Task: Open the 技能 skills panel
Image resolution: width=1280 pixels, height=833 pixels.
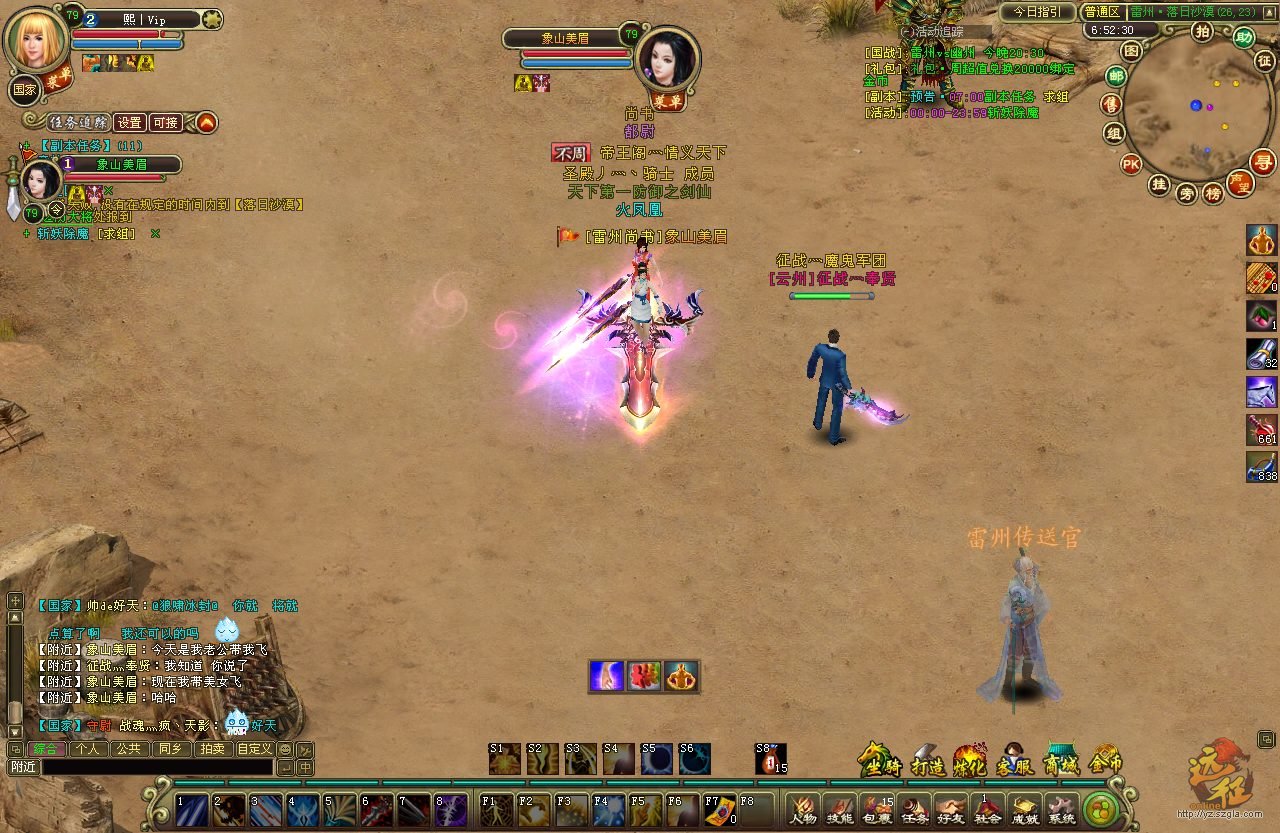Action: (x=840, y=808)
